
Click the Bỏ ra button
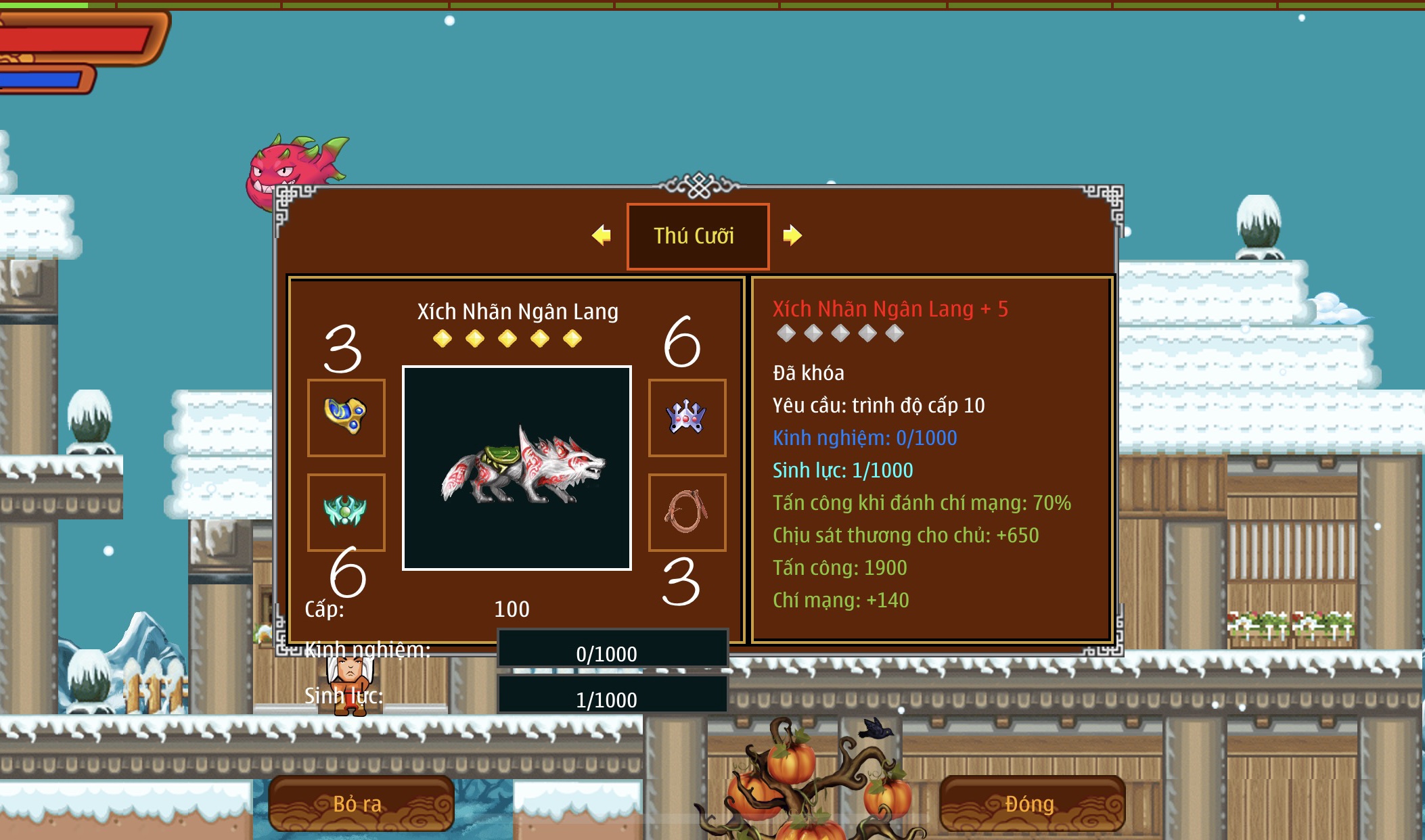tap(361, 803)
